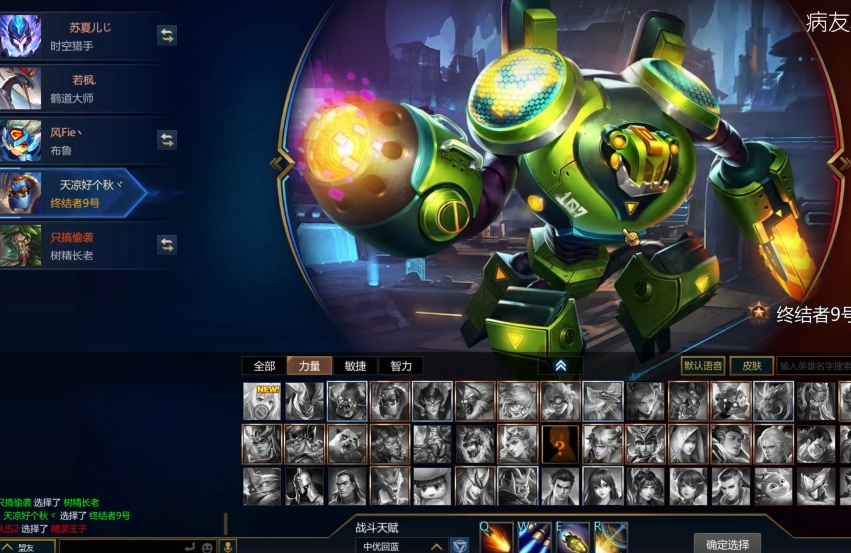Request hero swap with 风Fie
851x553 pixels.
(167, 139)
